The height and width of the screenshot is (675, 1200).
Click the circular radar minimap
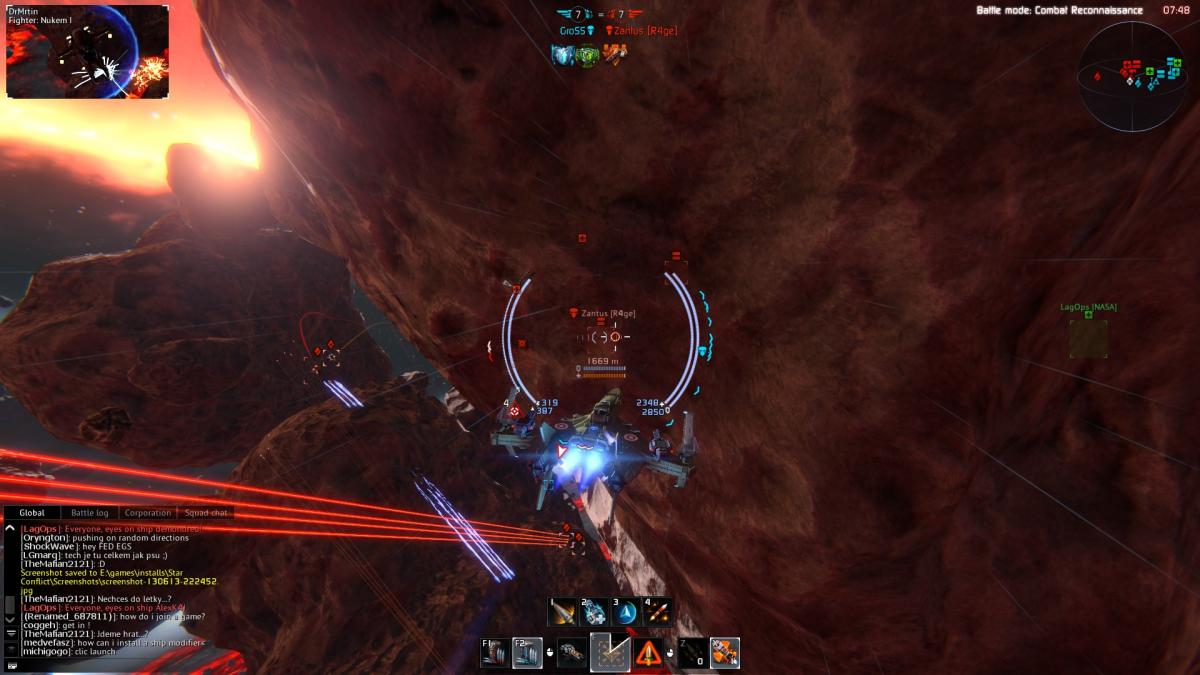click(x=1133, y=75)
